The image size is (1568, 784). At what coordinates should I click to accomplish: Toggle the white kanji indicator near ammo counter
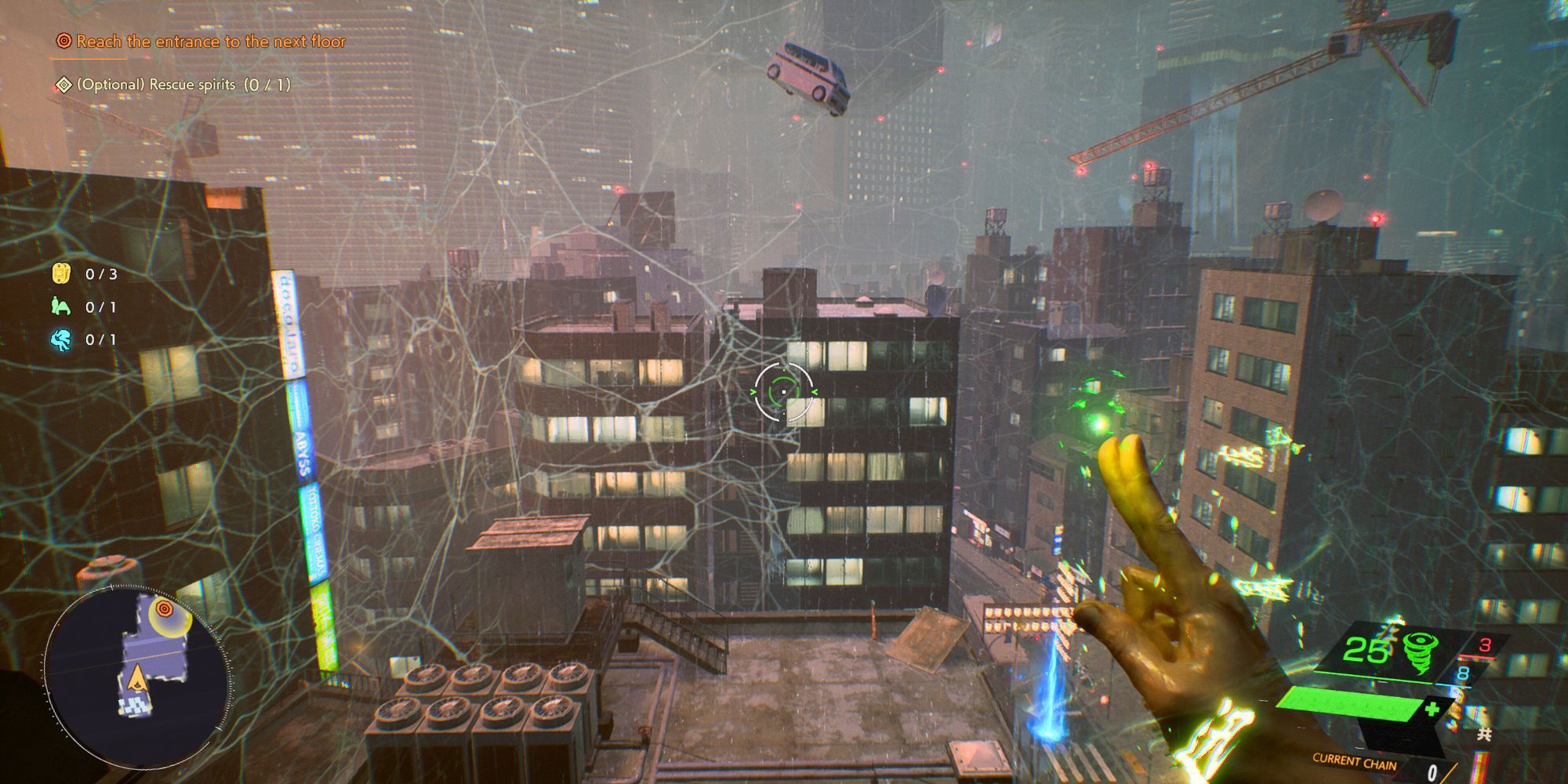[x=1484, y=733]
